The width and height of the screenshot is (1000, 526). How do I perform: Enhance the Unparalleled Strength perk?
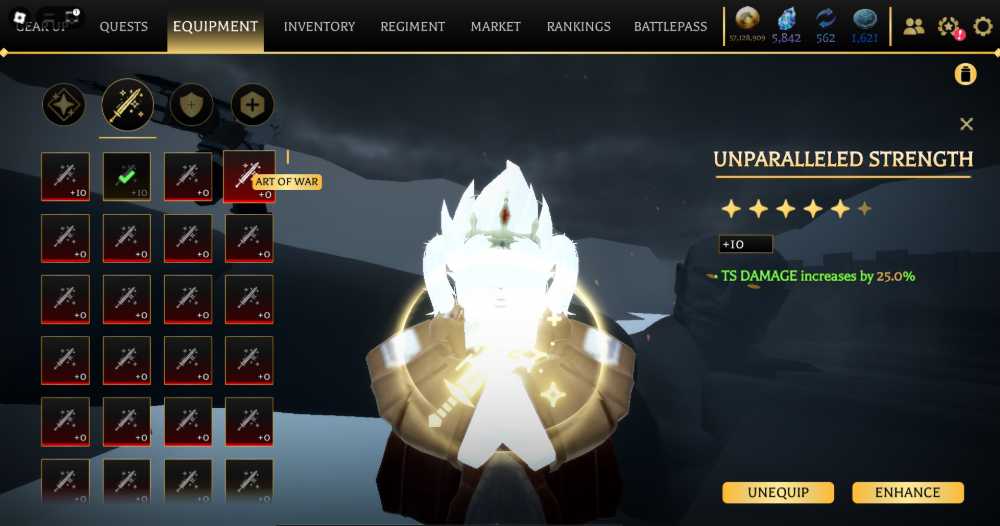907,492
